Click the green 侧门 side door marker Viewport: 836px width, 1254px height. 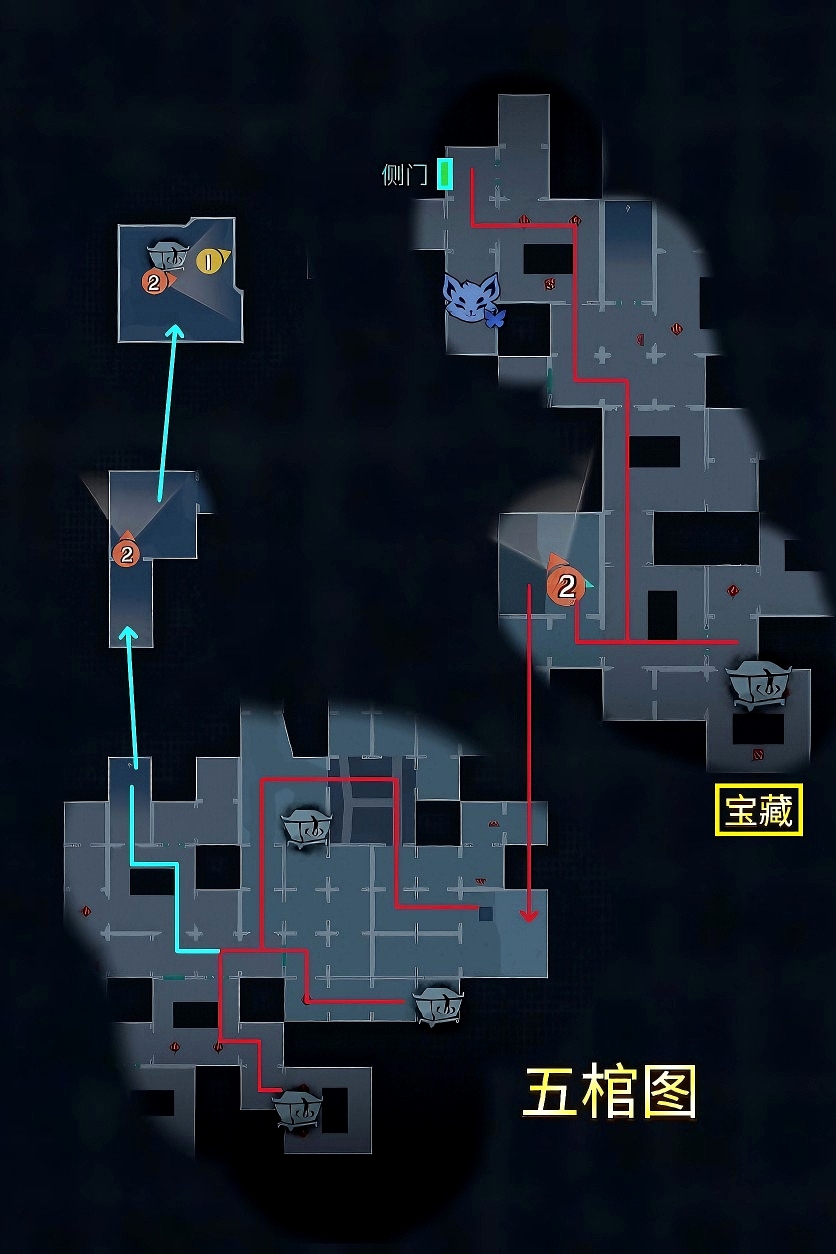(x=445, y=174)
